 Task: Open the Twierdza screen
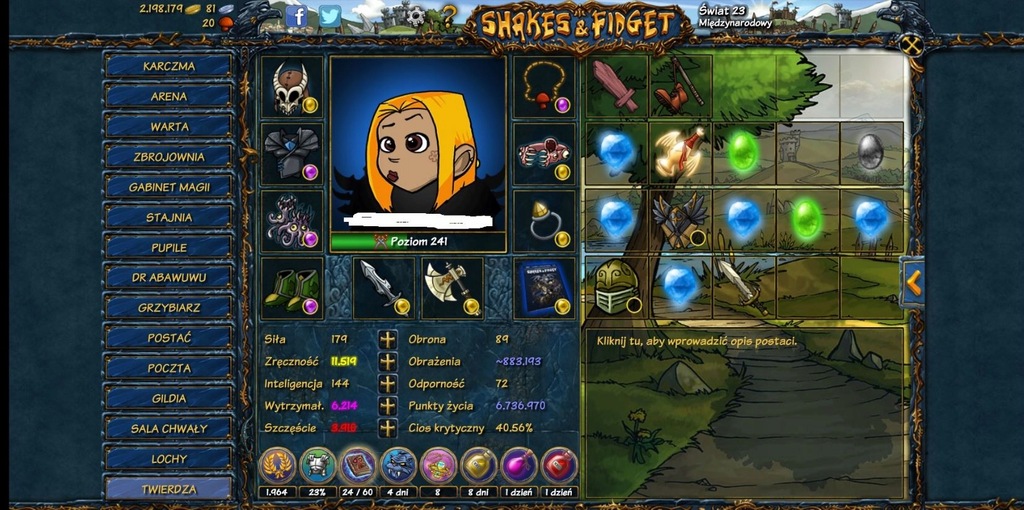(169, 489)
